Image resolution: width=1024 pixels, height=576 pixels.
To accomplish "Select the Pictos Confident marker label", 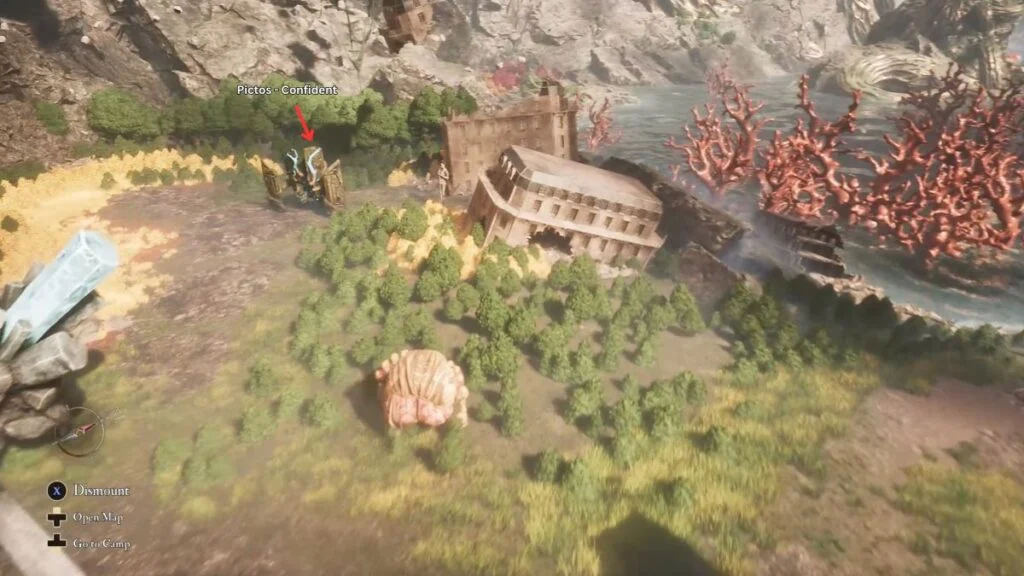I will [x=287, y=90].
